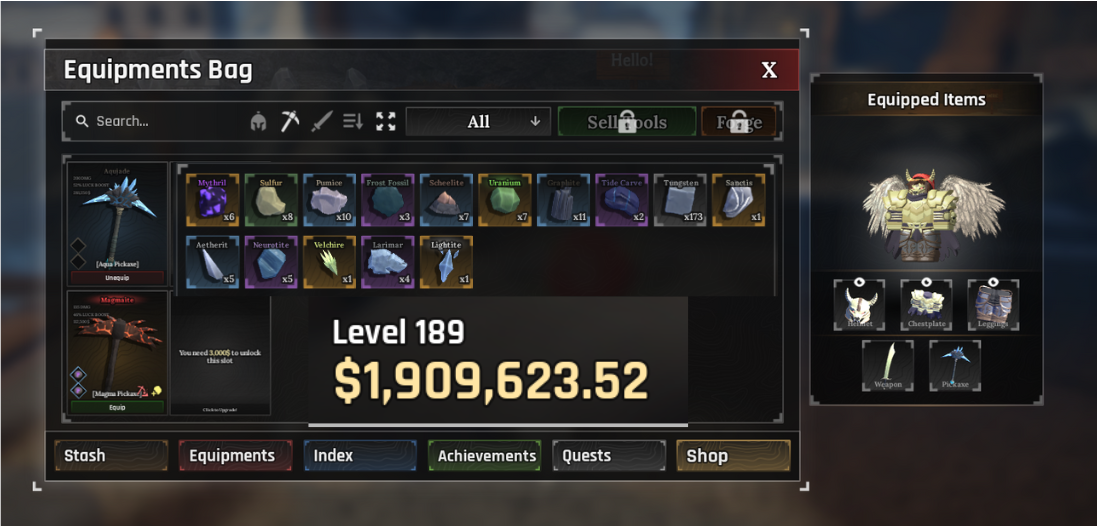Choose the Uranium ore slot
This screenshot has width=1097, height=526.
click(505, 201)
